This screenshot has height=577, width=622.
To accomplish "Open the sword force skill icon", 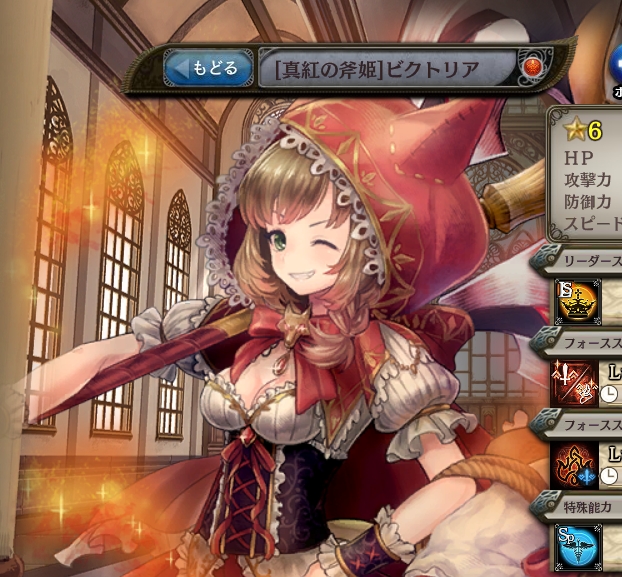I will point(576,382).
